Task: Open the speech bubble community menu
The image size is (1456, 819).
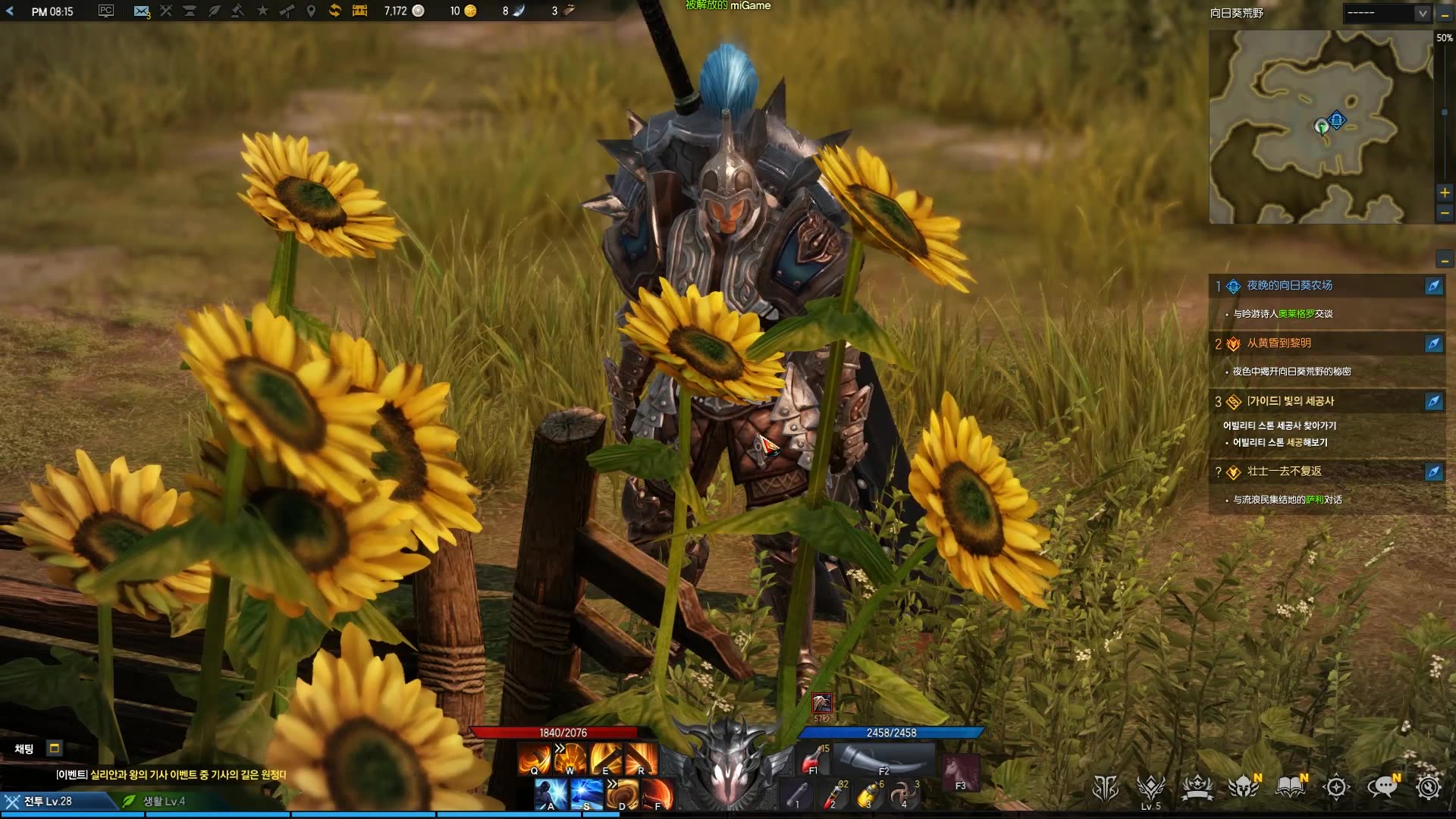Action: 1382,788
